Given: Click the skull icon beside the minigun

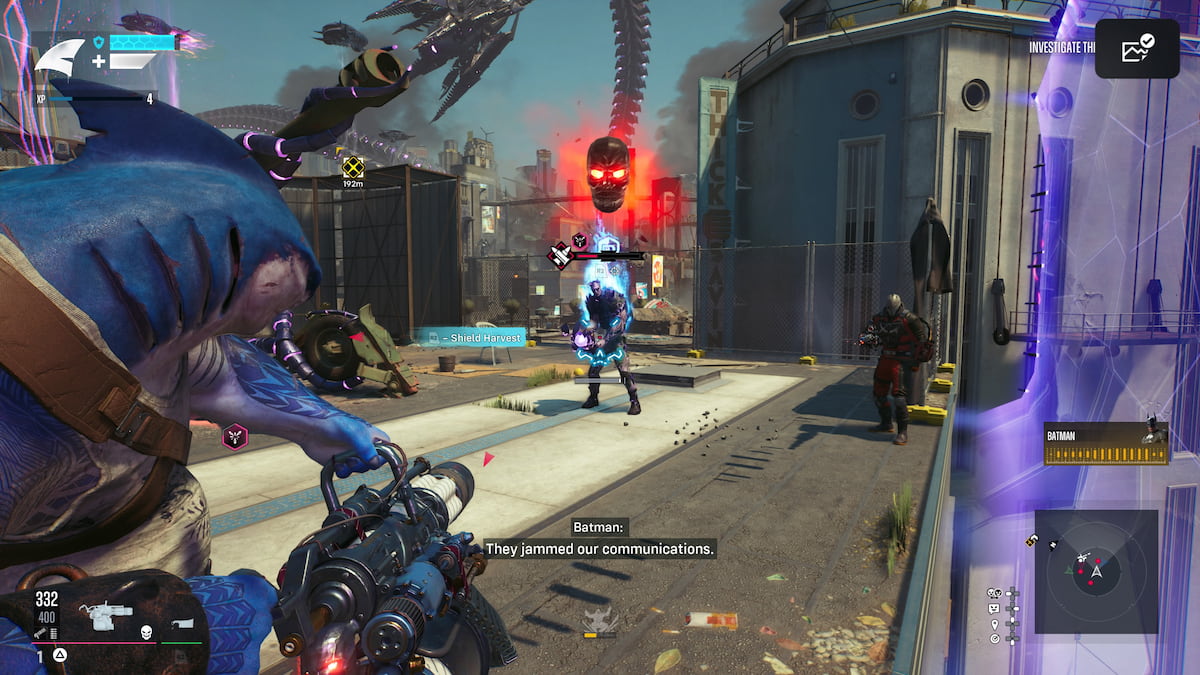Looking at the screenshot, I should 145,631.
